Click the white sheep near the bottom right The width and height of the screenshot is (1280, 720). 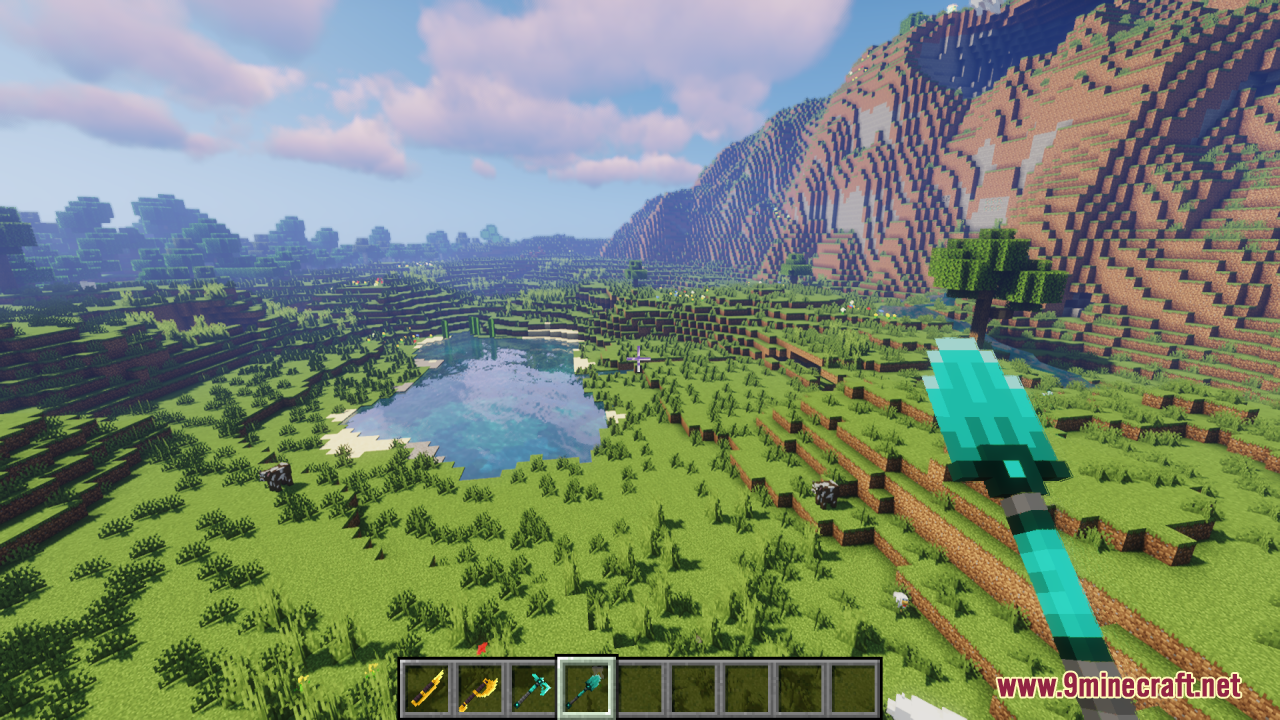click(900, 600)
